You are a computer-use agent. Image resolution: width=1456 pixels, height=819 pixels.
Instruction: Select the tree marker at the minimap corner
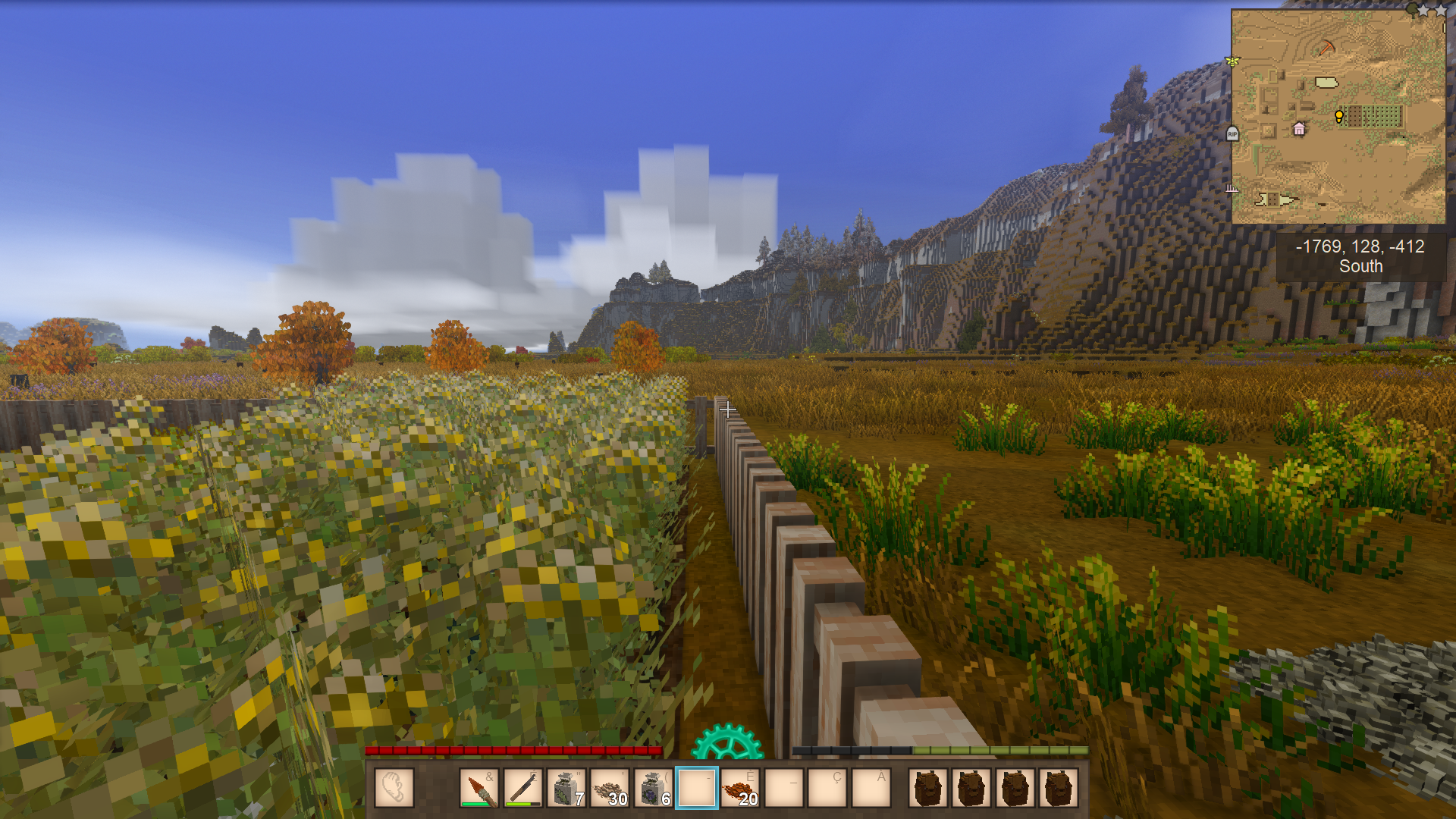point(1411,9)
